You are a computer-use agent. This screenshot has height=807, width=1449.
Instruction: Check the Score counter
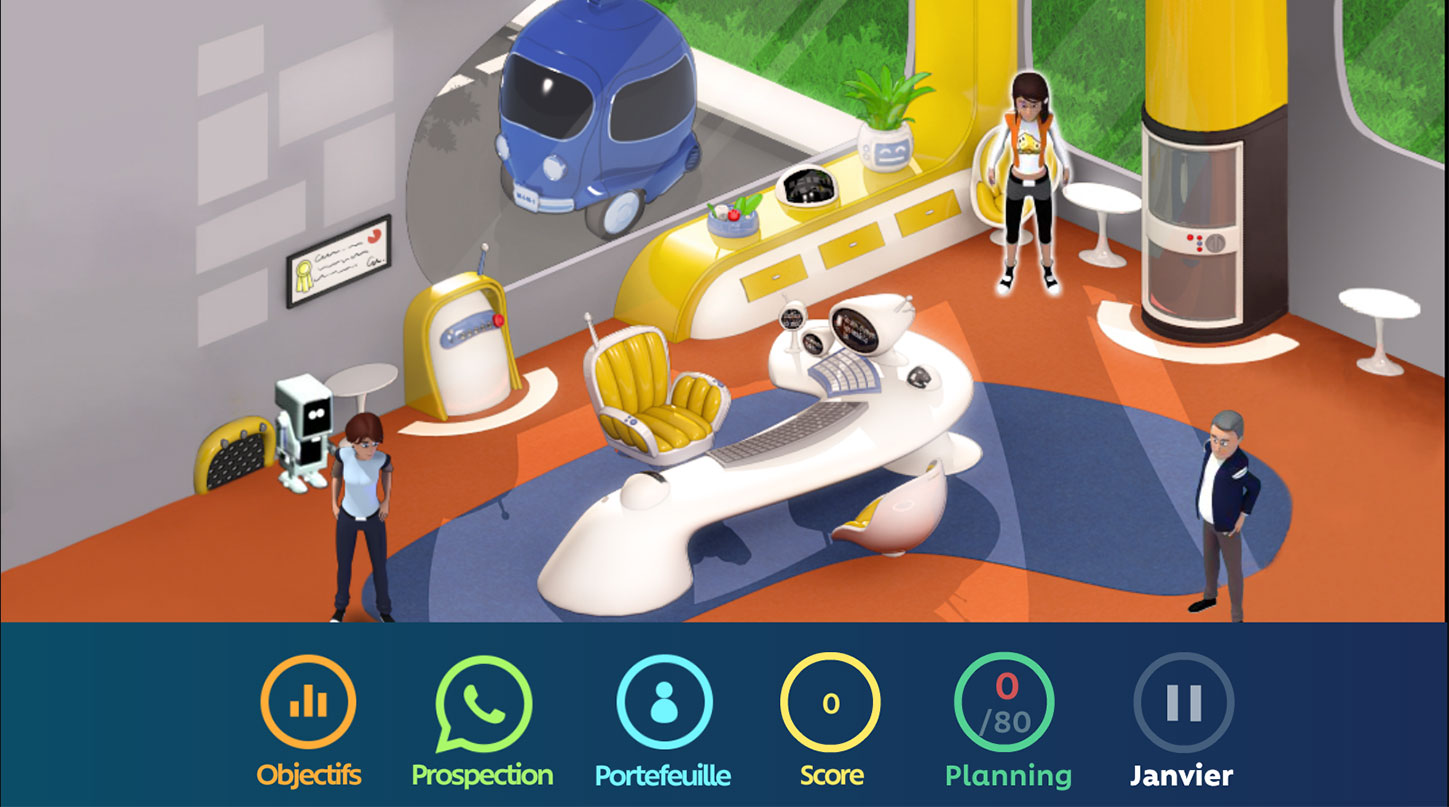pos(830,703)
